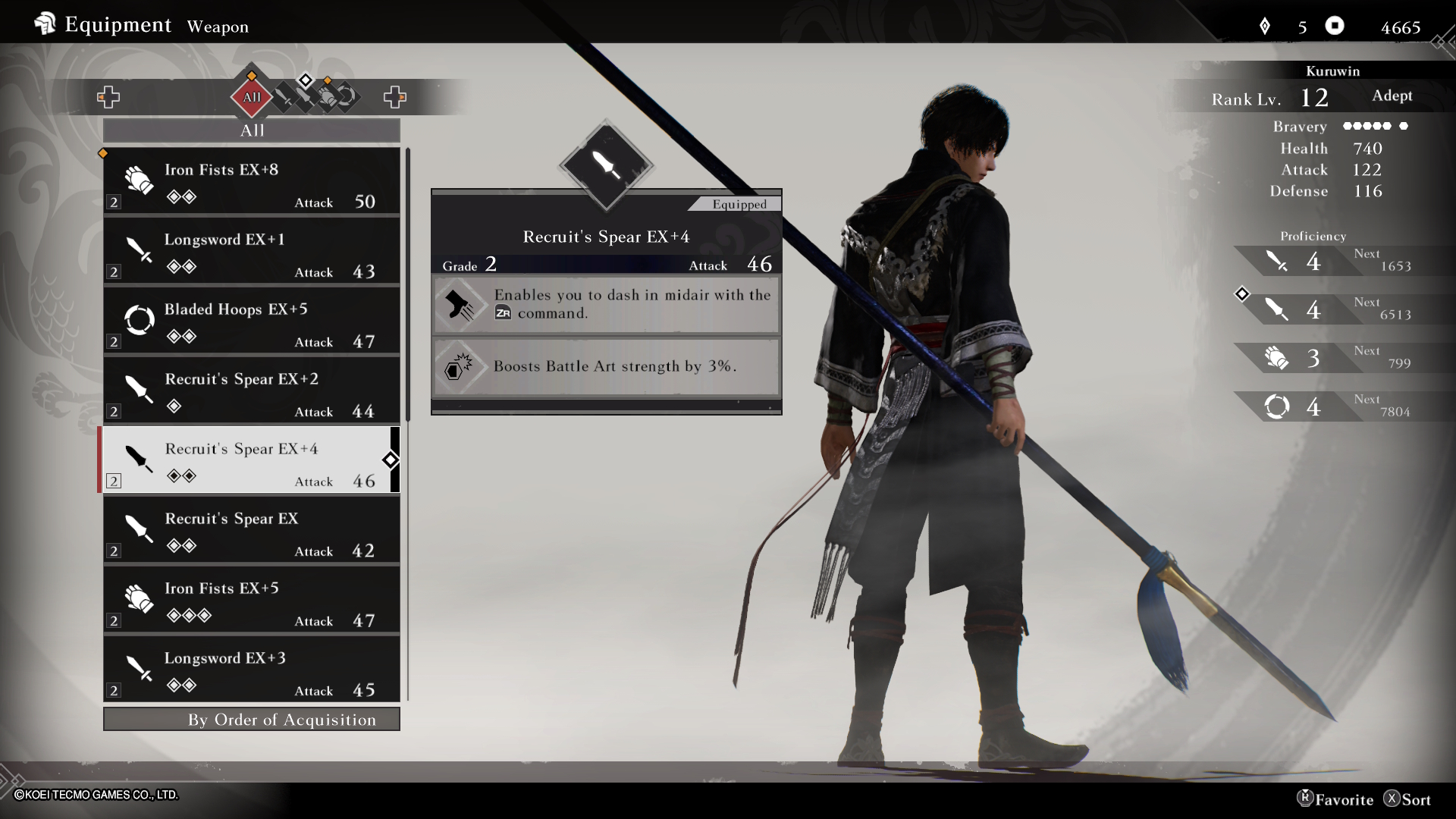Filter weapons by the sword tab
Viewport: 1456px width, 819px height.
[x=284, y=97]
